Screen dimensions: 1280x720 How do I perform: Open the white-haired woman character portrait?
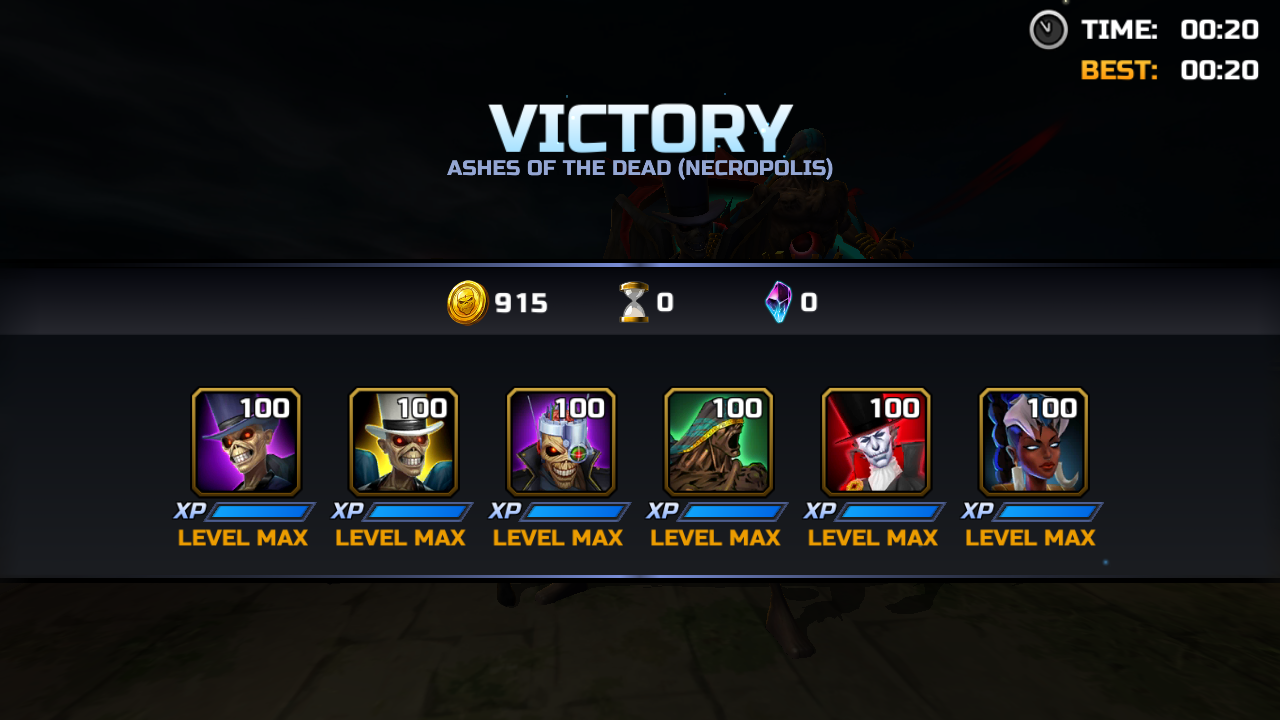tap(1033, 442)
